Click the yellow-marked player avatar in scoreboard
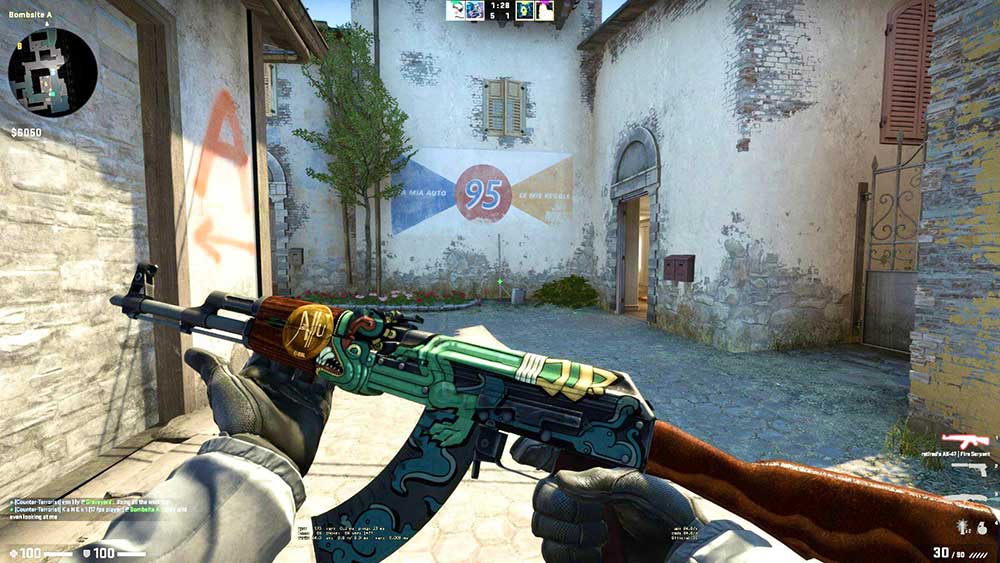This screenshot has width=1000, height=563. click(524, 10)
